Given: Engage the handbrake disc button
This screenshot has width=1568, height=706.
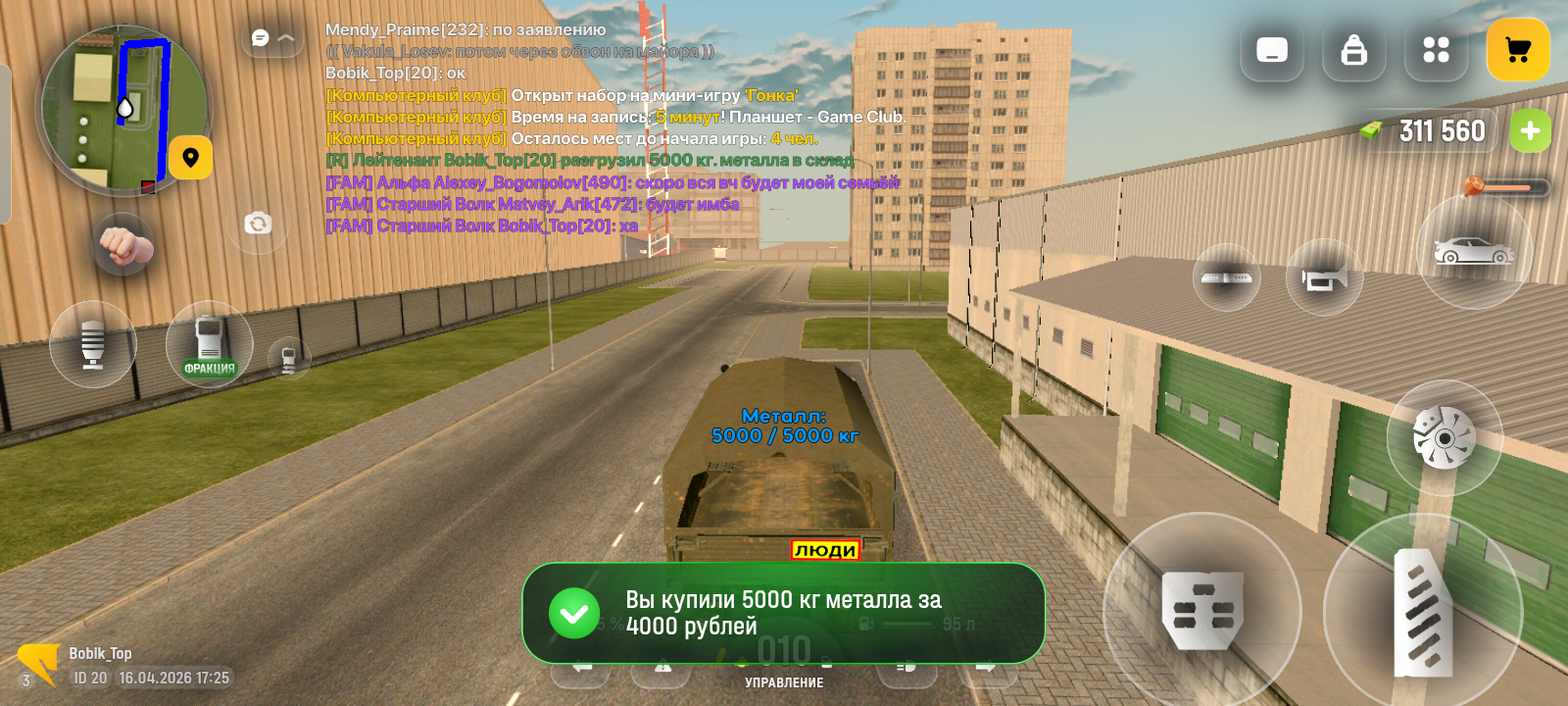Looking at the screenshot, I should click(1445, 437).
